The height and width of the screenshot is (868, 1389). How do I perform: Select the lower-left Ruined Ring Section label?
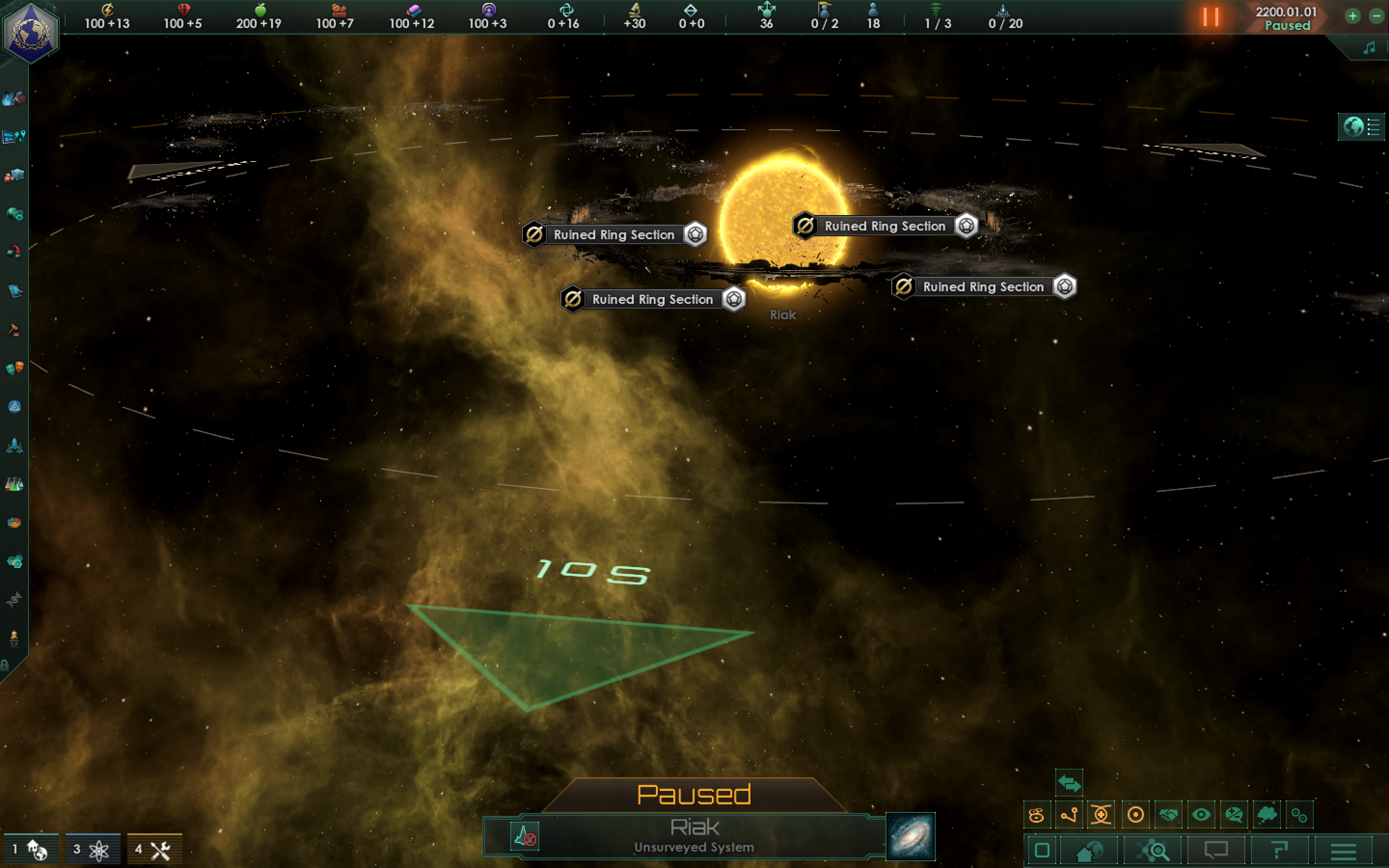coord(652,299)
